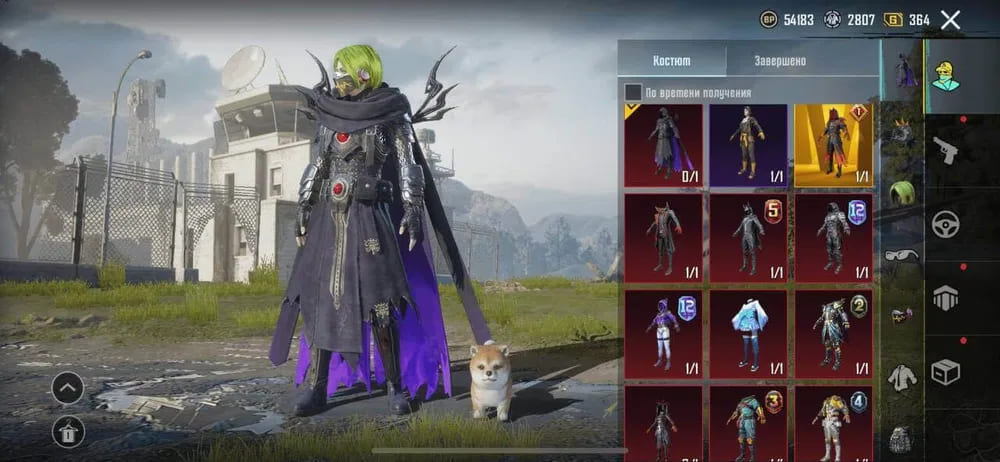The width and height of the screenshot is (1000, 462).
Task: Toggle the По времени получения checkbox
Action: (633, 93)
